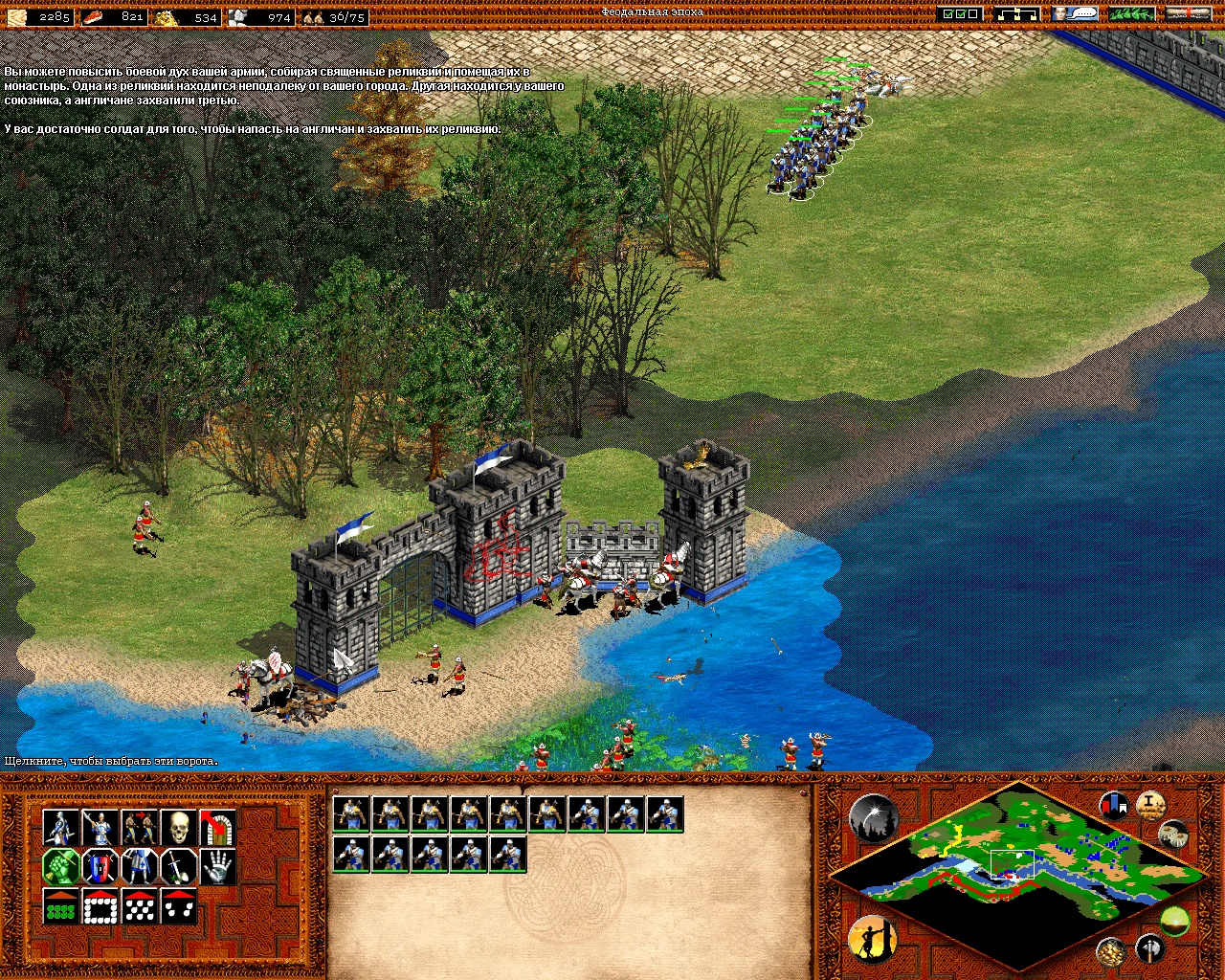
Task: Switch minimap to economic gold-pile mode
Action: tap(1110, 950)
